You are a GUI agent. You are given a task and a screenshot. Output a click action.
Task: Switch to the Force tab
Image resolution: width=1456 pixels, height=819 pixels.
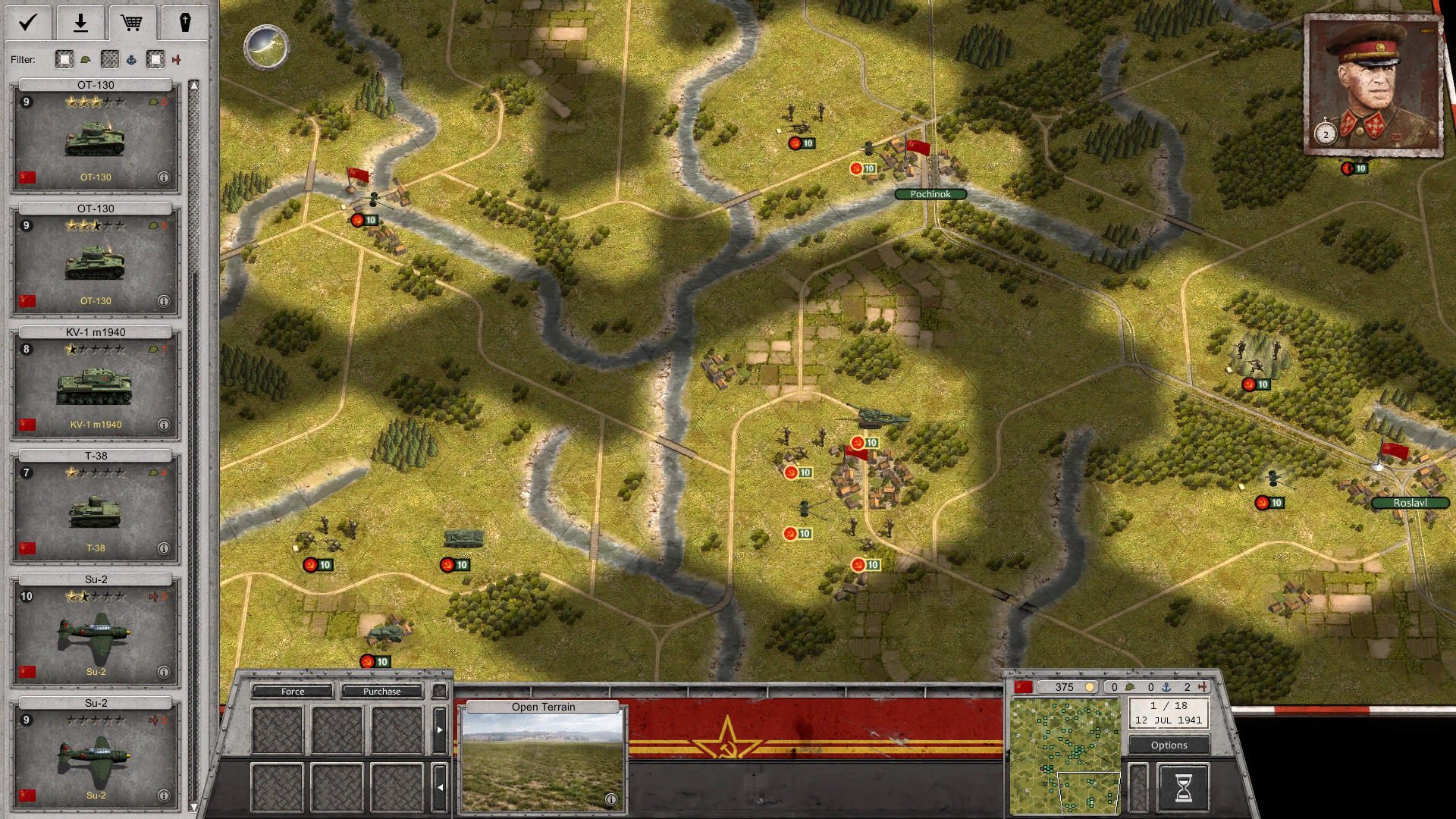(x=292, y=691)
